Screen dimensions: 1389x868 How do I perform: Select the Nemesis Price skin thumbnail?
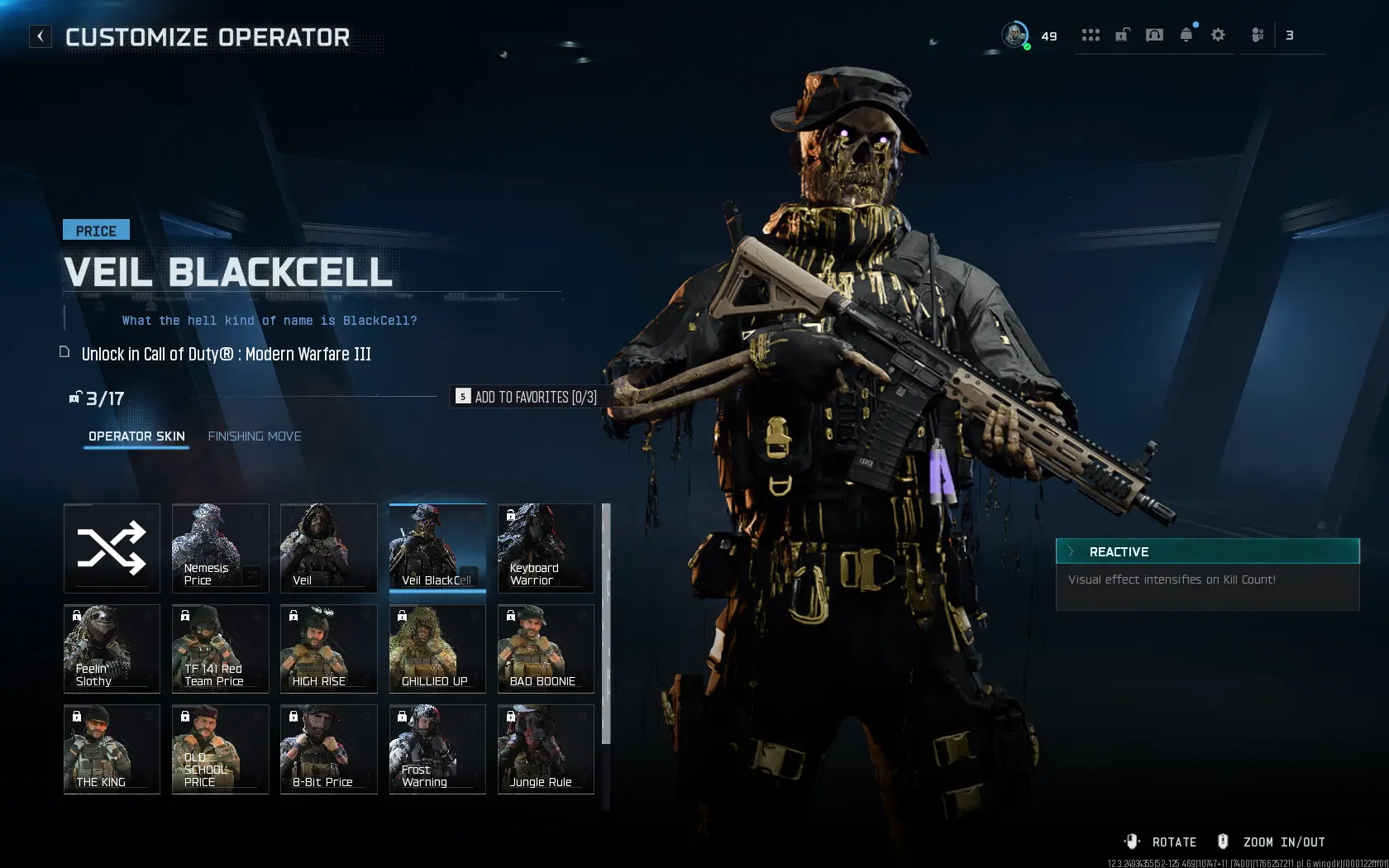(219, 548)
